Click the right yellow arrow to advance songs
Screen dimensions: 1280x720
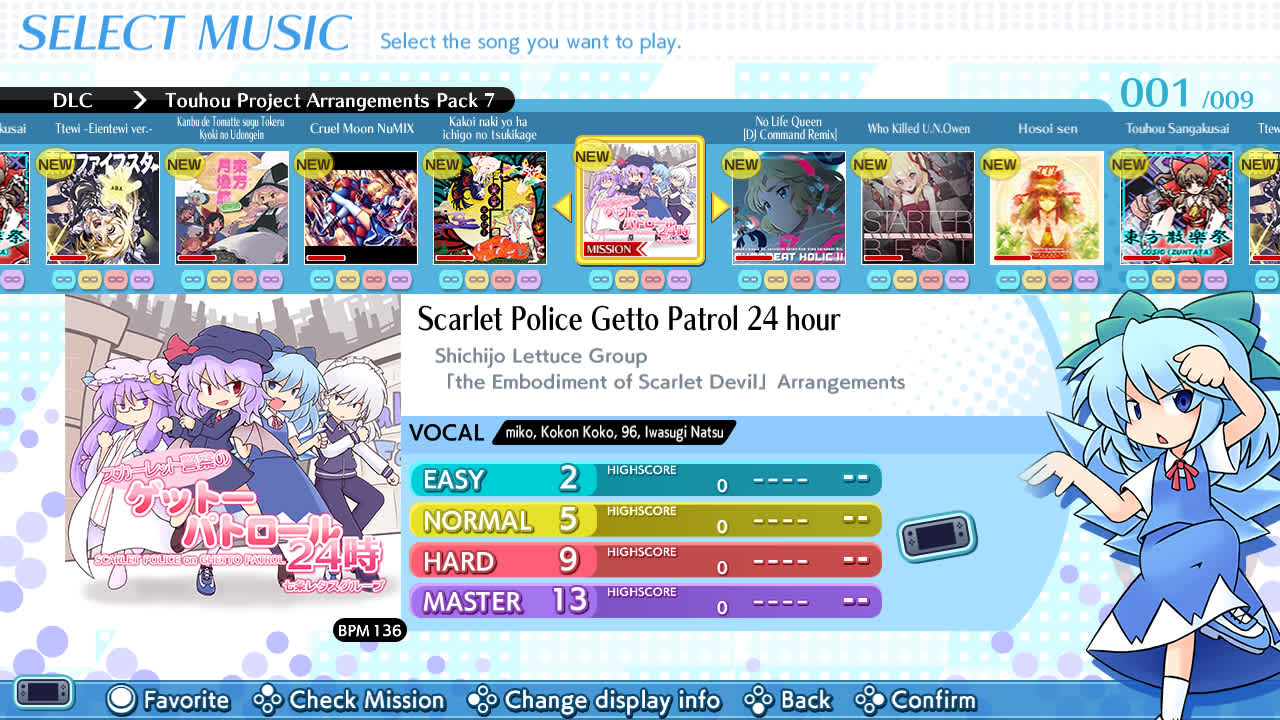718,206
